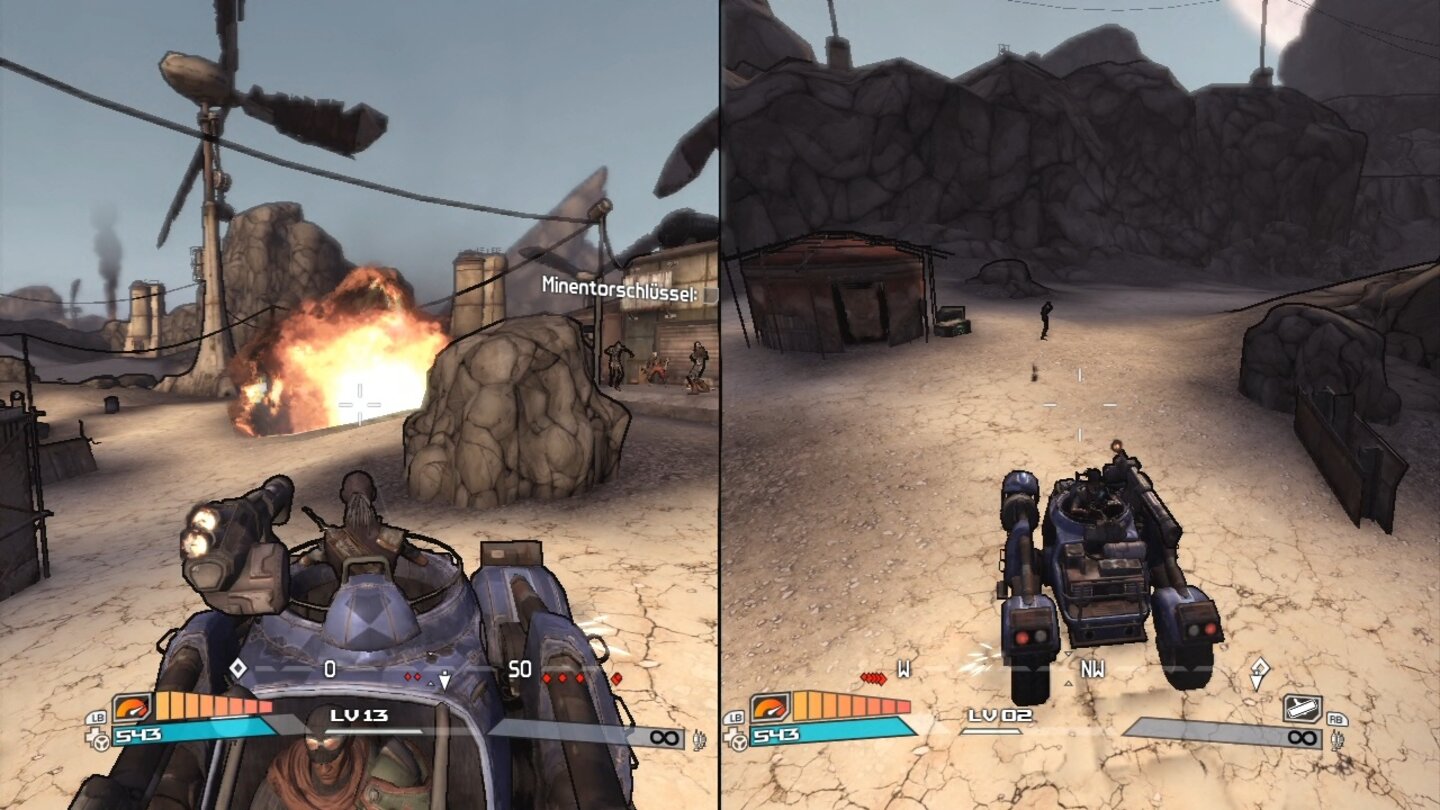Select the rocket weapon icon near RB prompt
The width and height of the screenshot is (1440, 810).
click(x=1300, y=708)
